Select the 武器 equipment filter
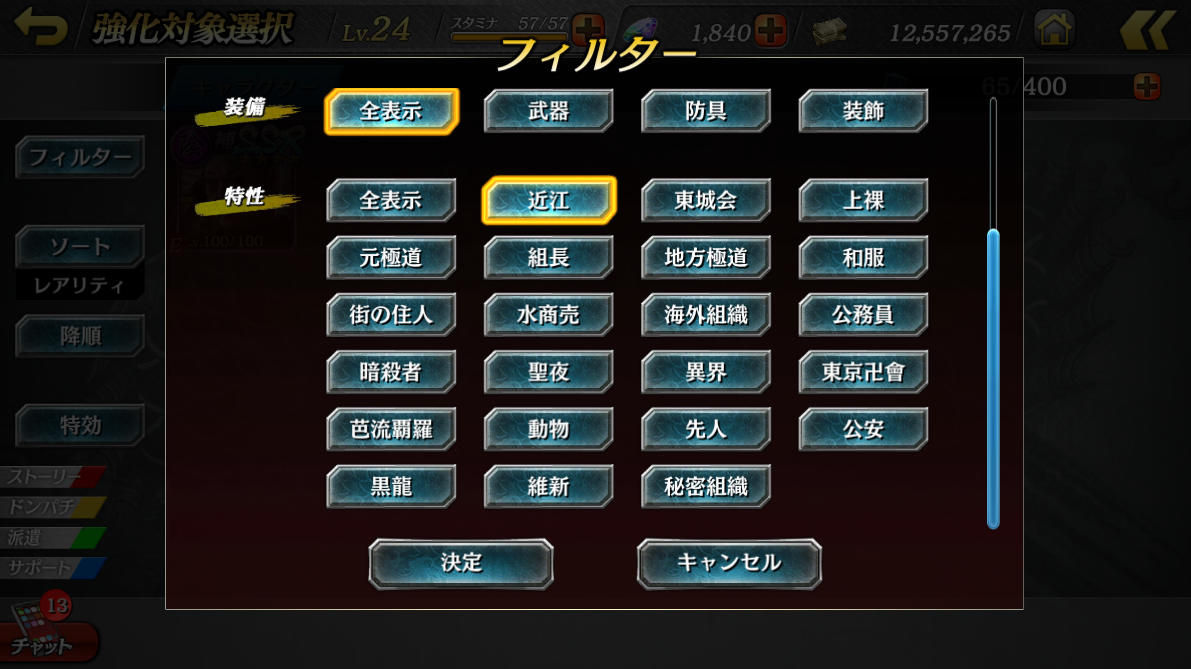Viewport: 1191px width, 669px height. click(548, 111)
